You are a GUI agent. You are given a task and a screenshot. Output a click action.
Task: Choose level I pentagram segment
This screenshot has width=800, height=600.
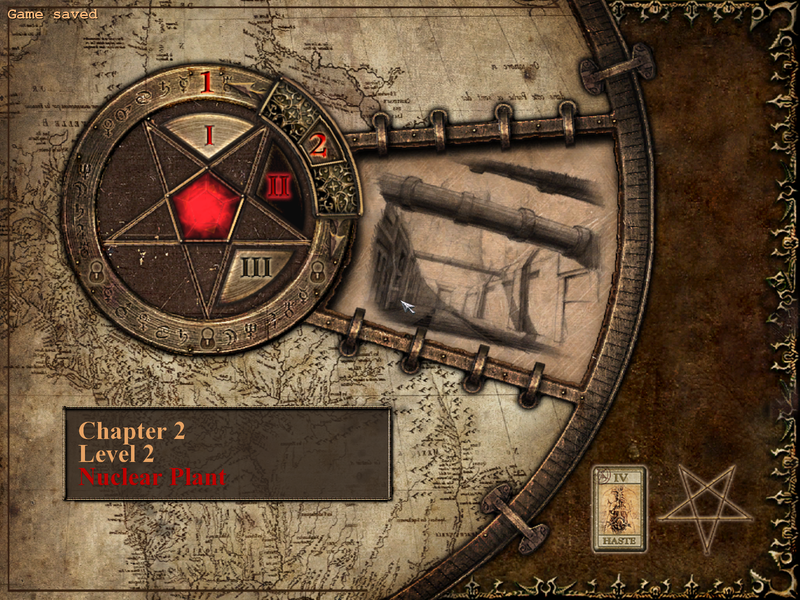click(x=209, y=135)
